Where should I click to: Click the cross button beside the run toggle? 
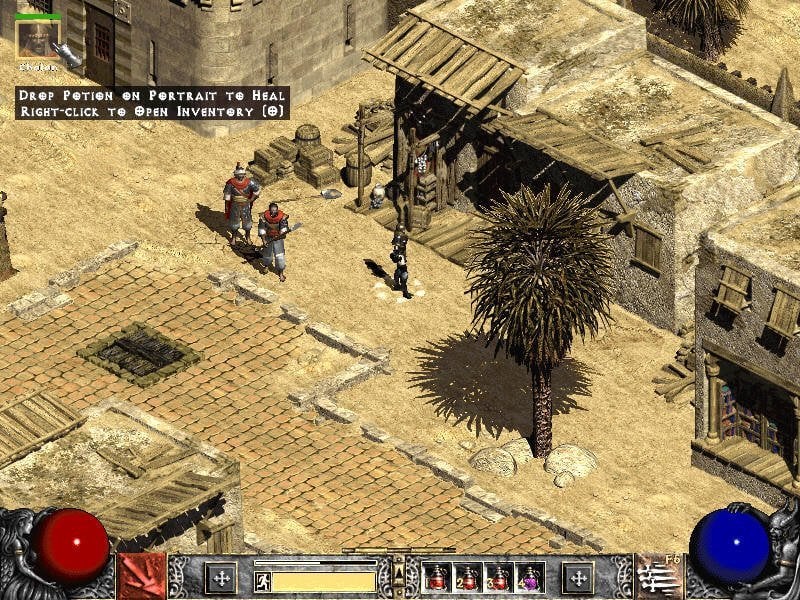coord(220,577)
